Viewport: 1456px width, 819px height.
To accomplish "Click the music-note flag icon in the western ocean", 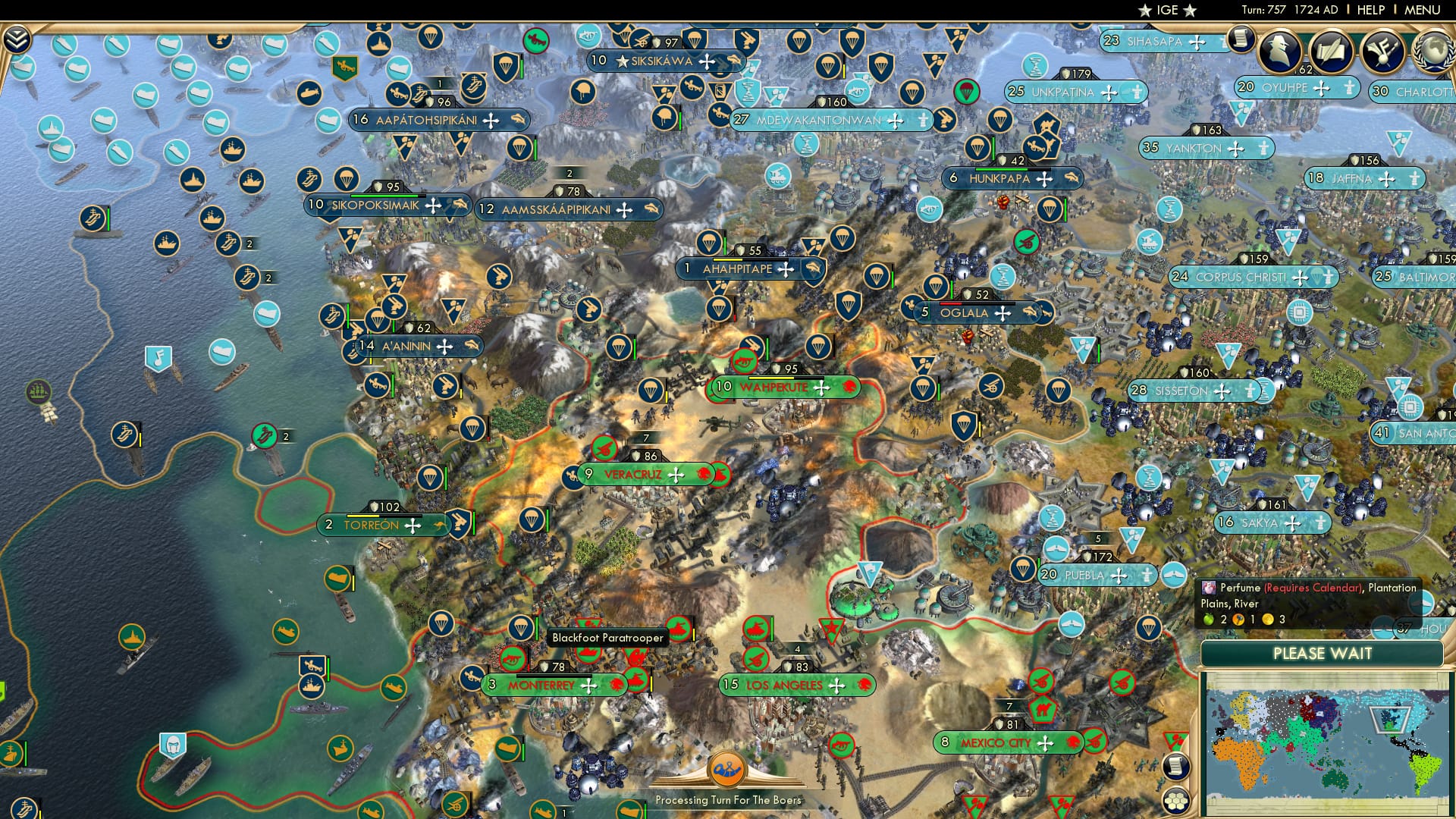I will 158,359.
